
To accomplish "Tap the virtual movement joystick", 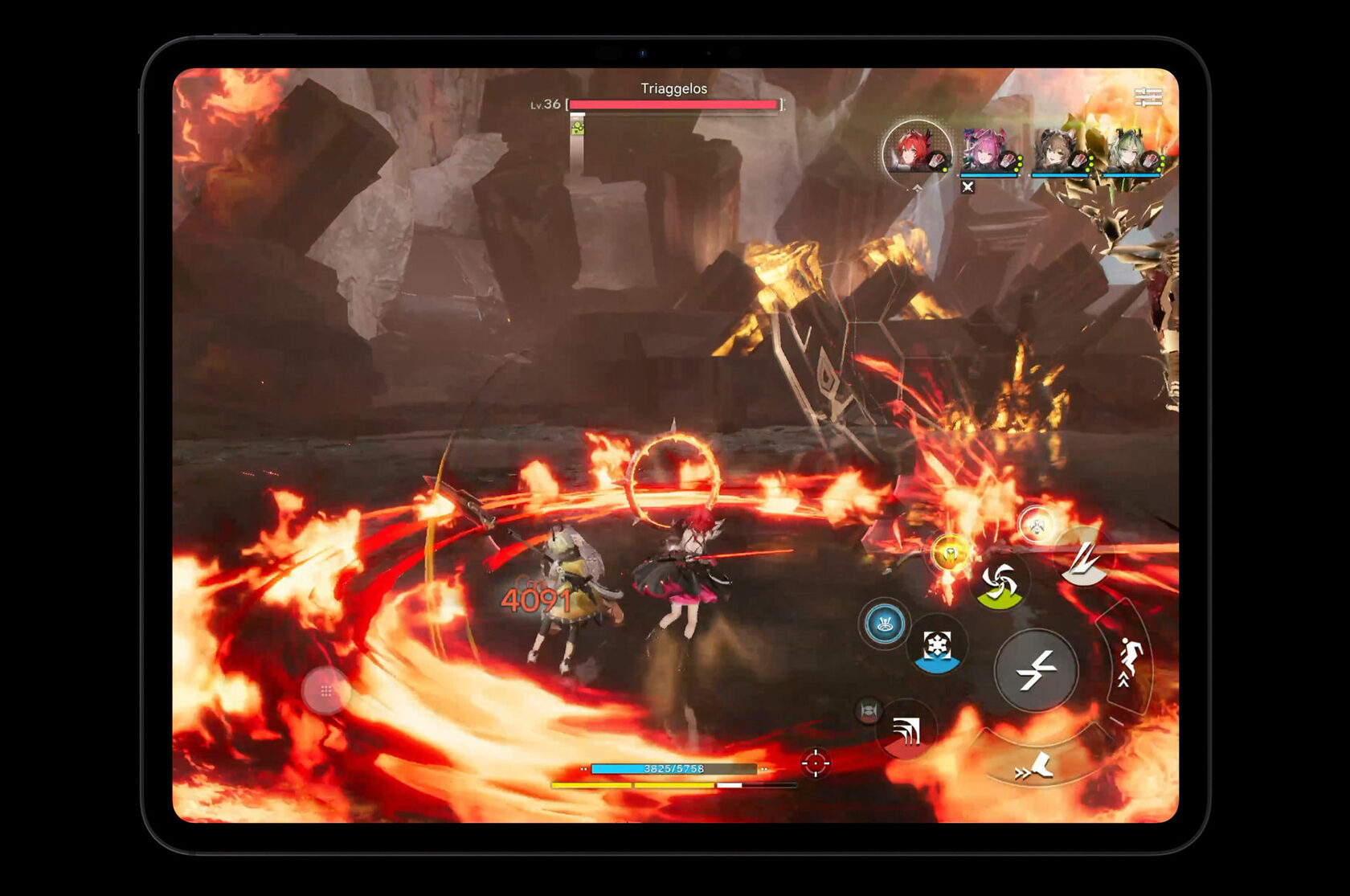I will [x=325, y=690].
